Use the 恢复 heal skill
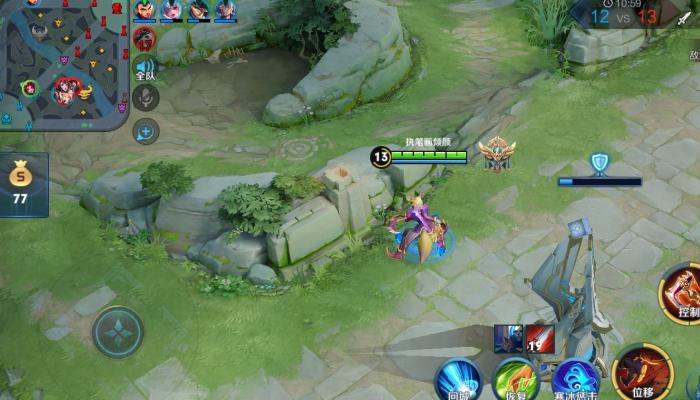This screenshot has height=400, width=700. [516, 381]
